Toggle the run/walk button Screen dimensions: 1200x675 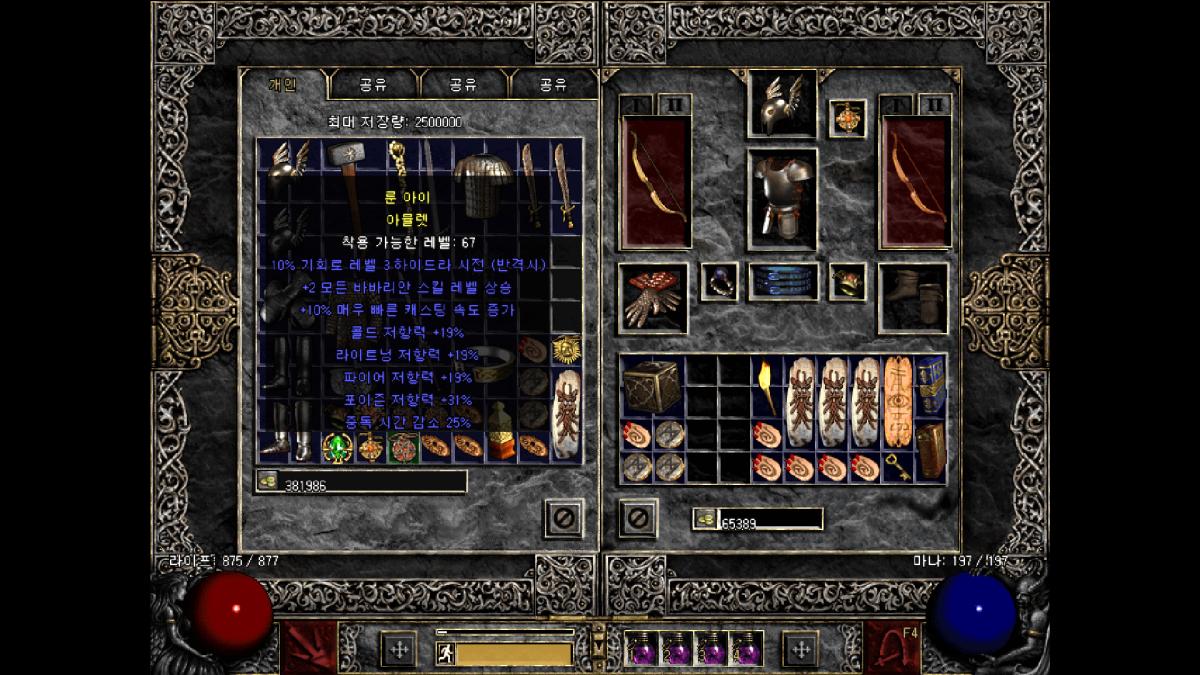445,653
